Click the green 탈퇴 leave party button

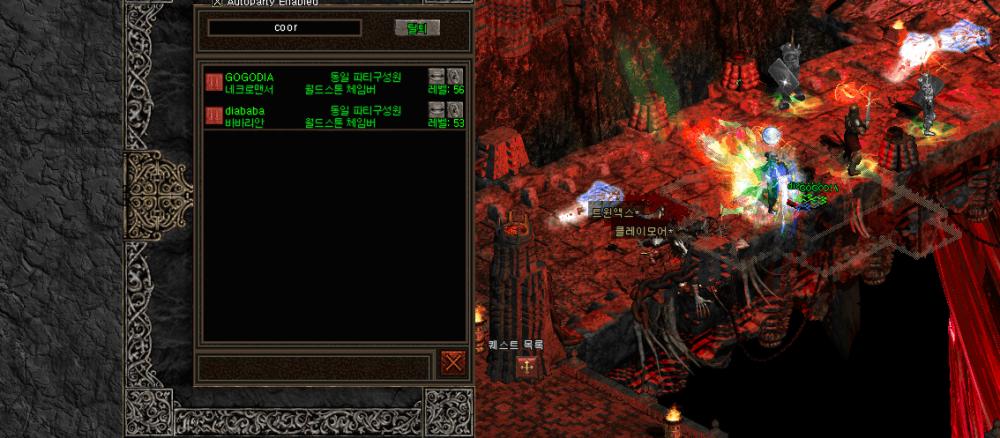pyautogui.click(x=416, y=28)
